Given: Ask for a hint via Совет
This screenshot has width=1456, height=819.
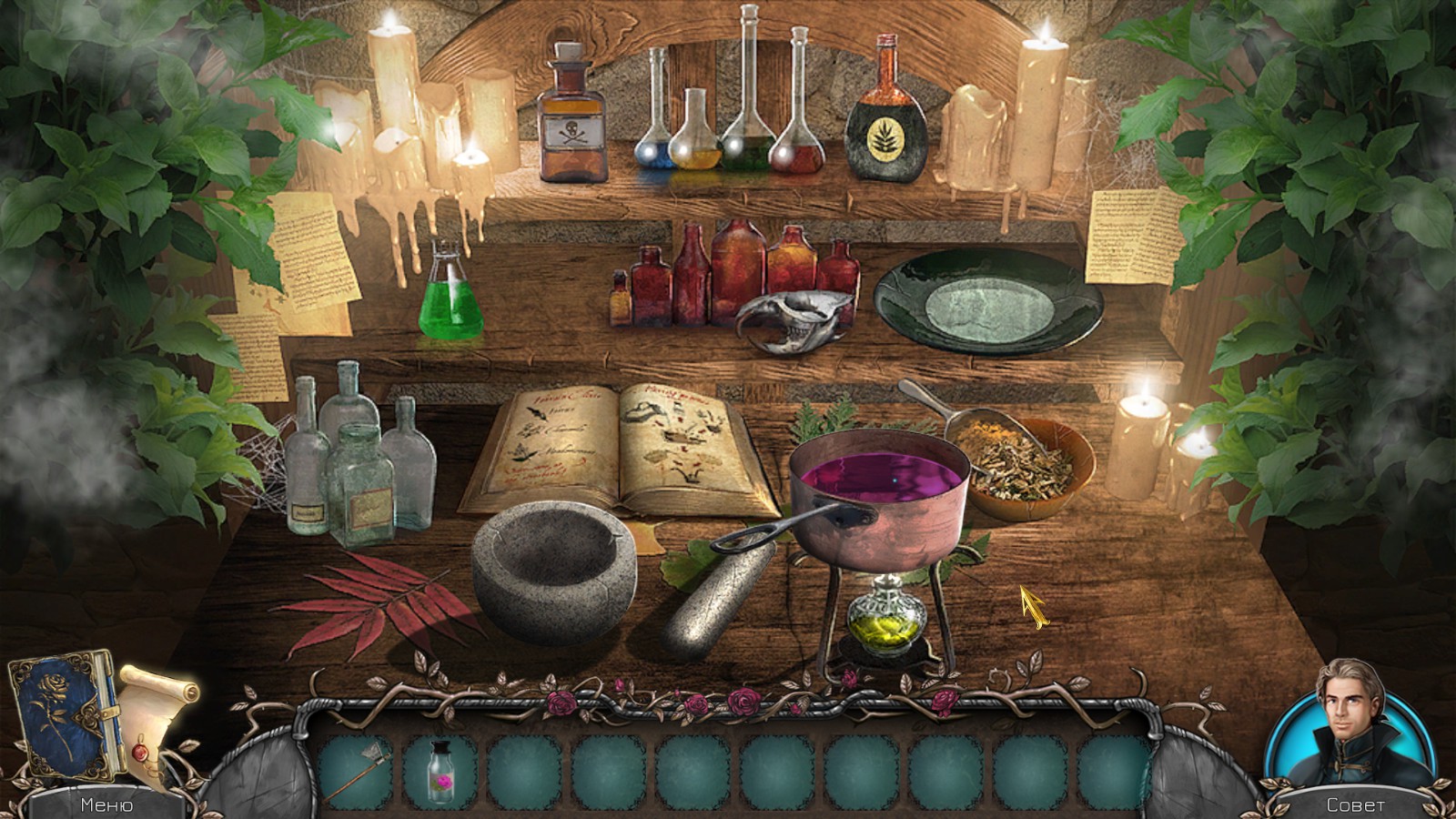Looking at the screenshot, I should point(1355,804).
